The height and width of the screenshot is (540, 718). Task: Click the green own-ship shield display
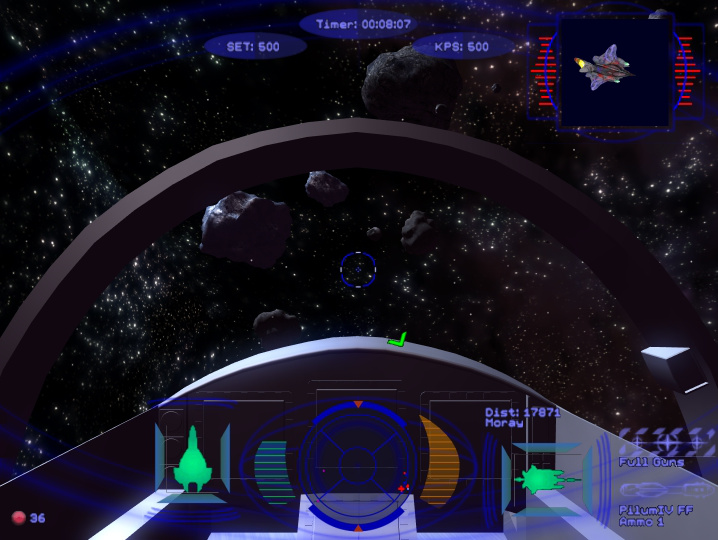(x=190, y=461)
